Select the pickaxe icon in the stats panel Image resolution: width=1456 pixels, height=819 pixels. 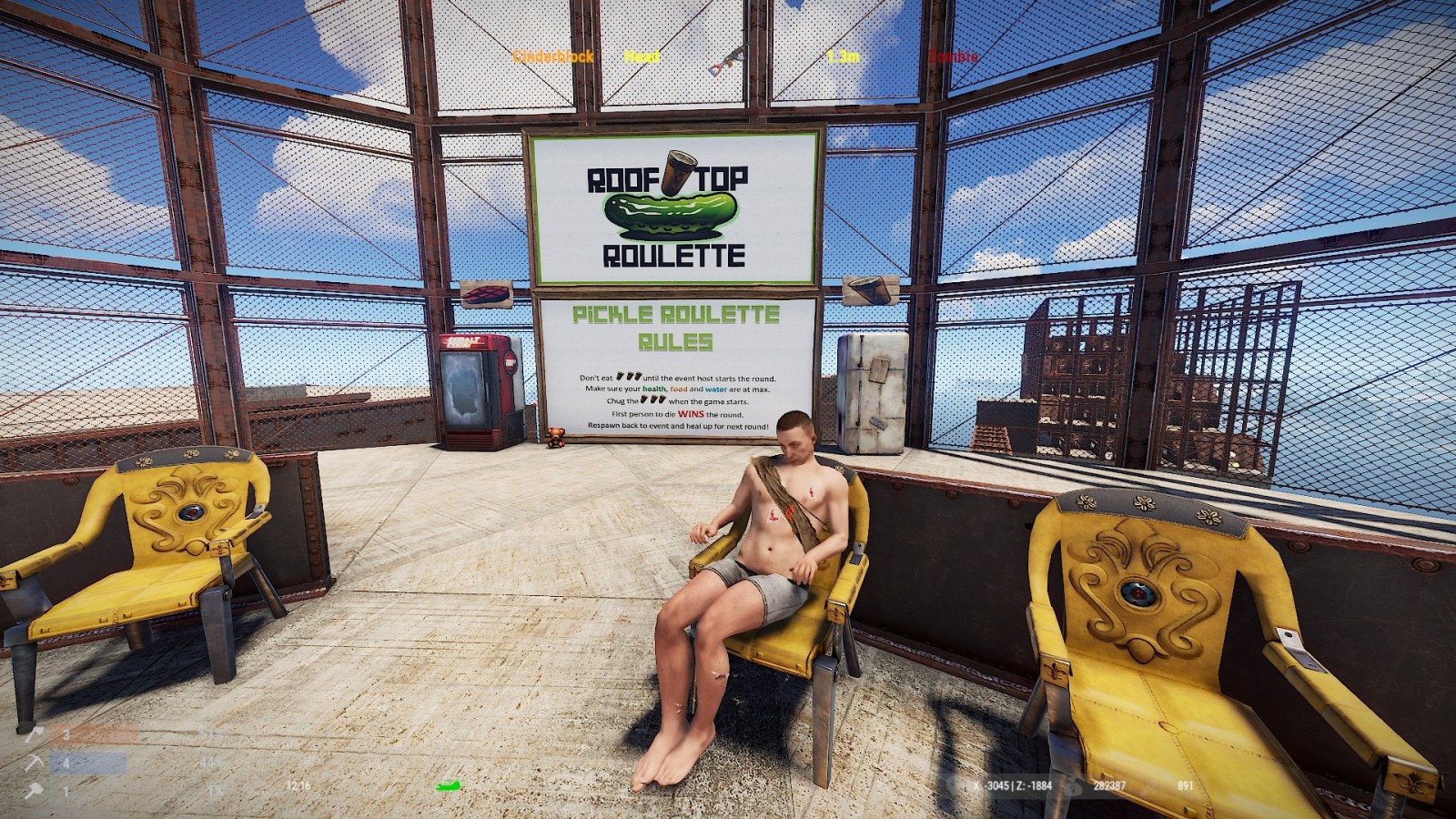point(34,763)
